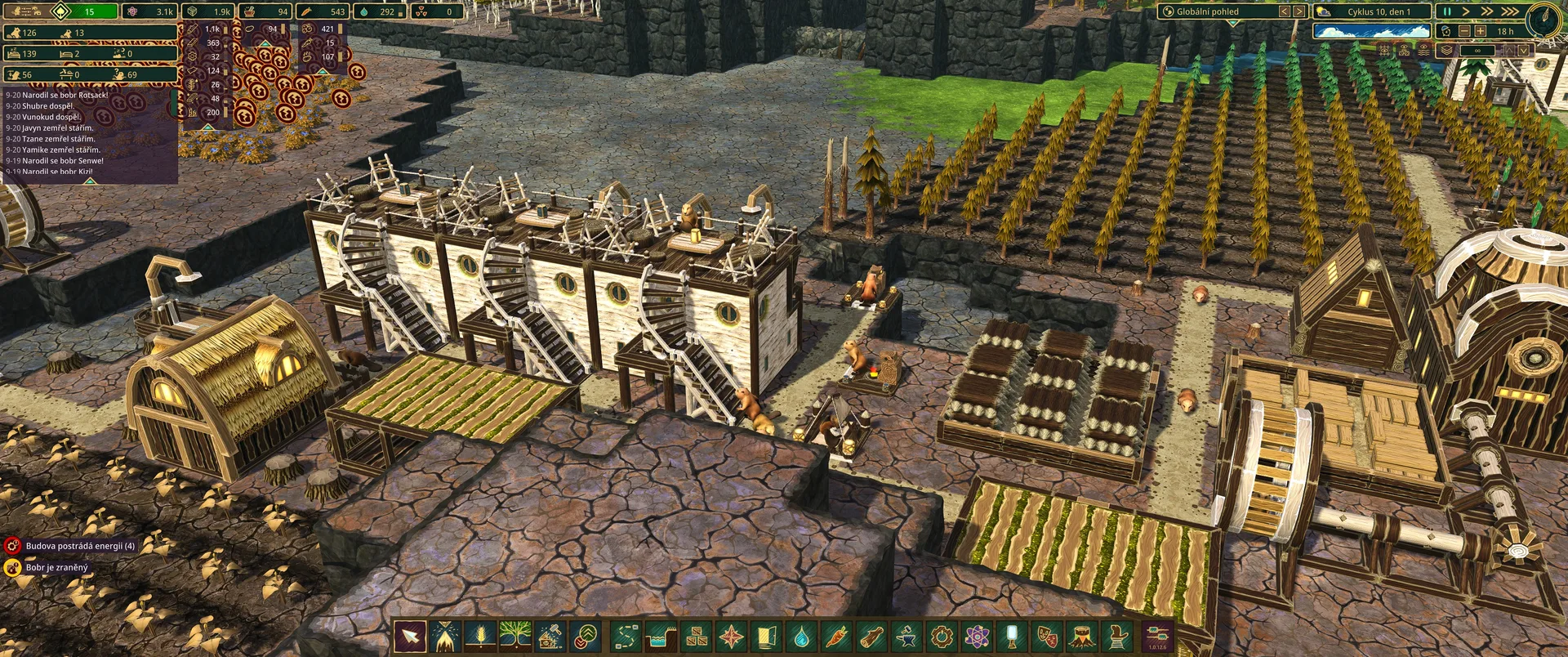Open the water buildings category
The image size is (1568, 657).
801,636
